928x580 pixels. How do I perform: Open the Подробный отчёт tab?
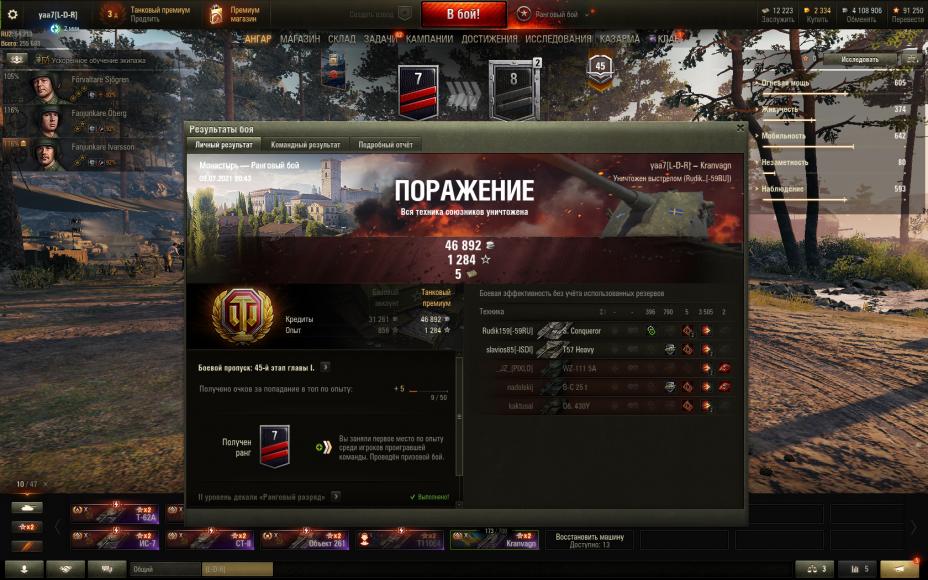386,145
